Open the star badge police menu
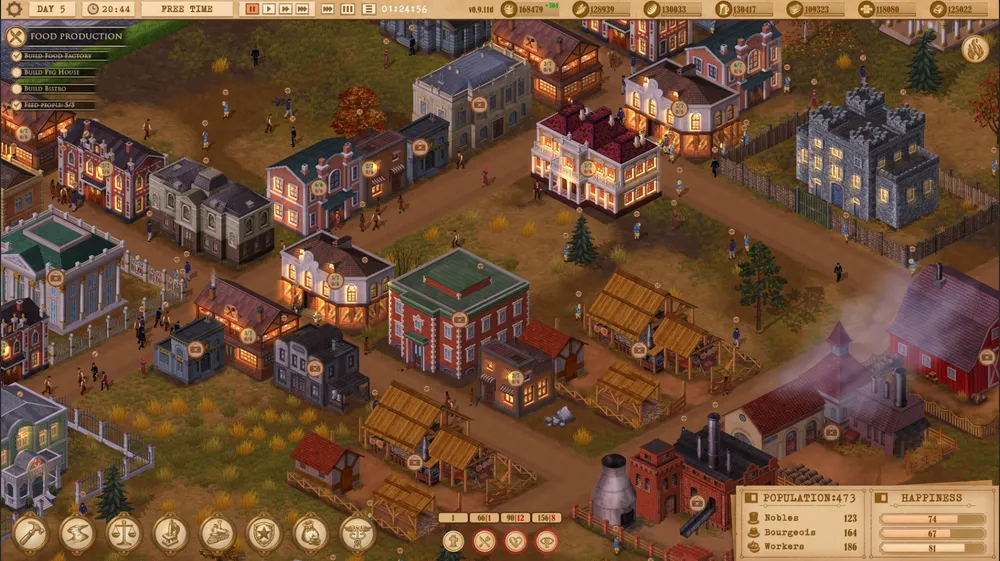 pyautogui.click(x=264, y=533)
